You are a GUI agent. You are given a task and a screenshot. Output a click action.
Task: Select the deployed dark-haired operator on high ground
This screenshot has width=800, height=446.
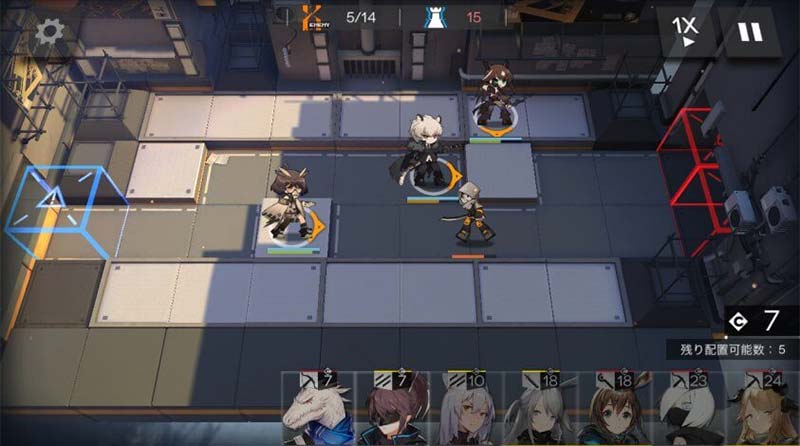(494, 98)
